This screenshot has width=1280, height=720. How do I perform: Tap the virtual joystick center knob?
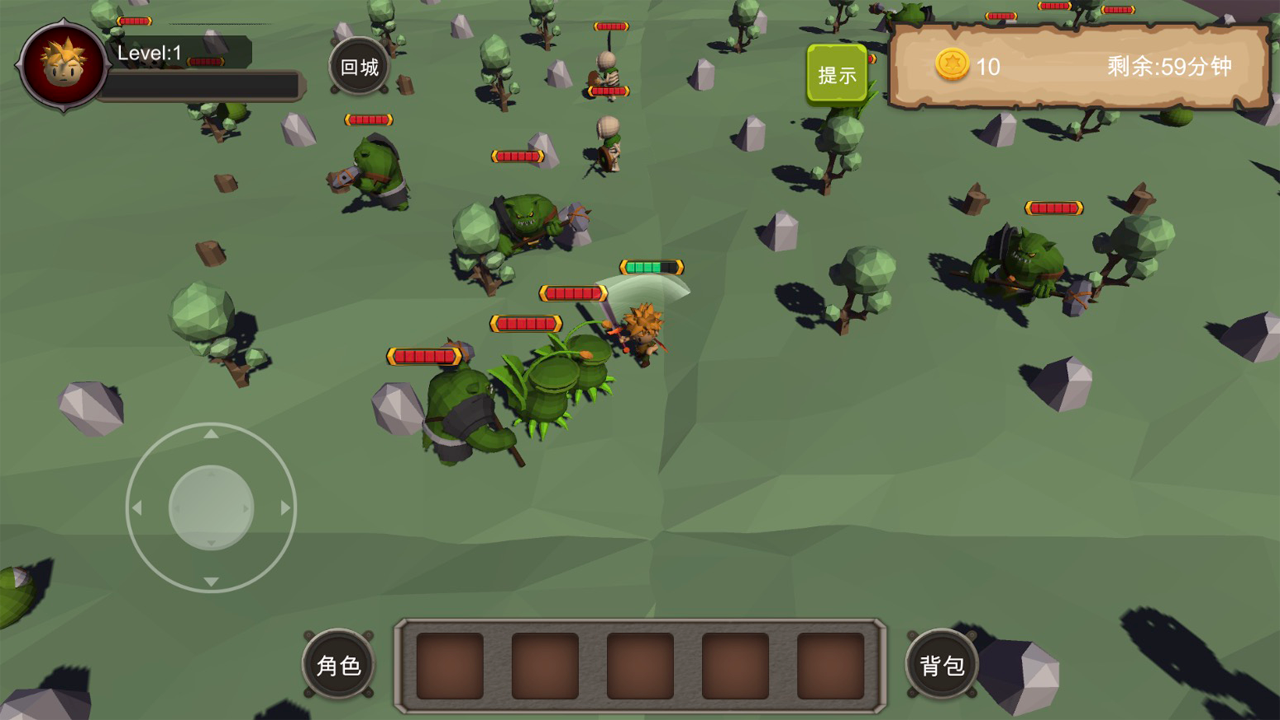[211, 507]
